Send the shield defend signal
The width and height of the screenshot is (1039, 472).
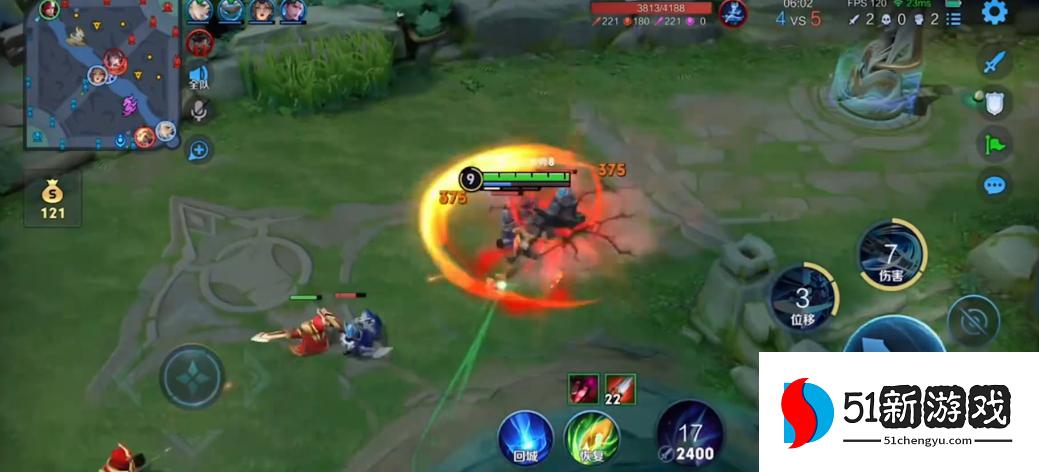pyautogui.click(x=993, y=102)
